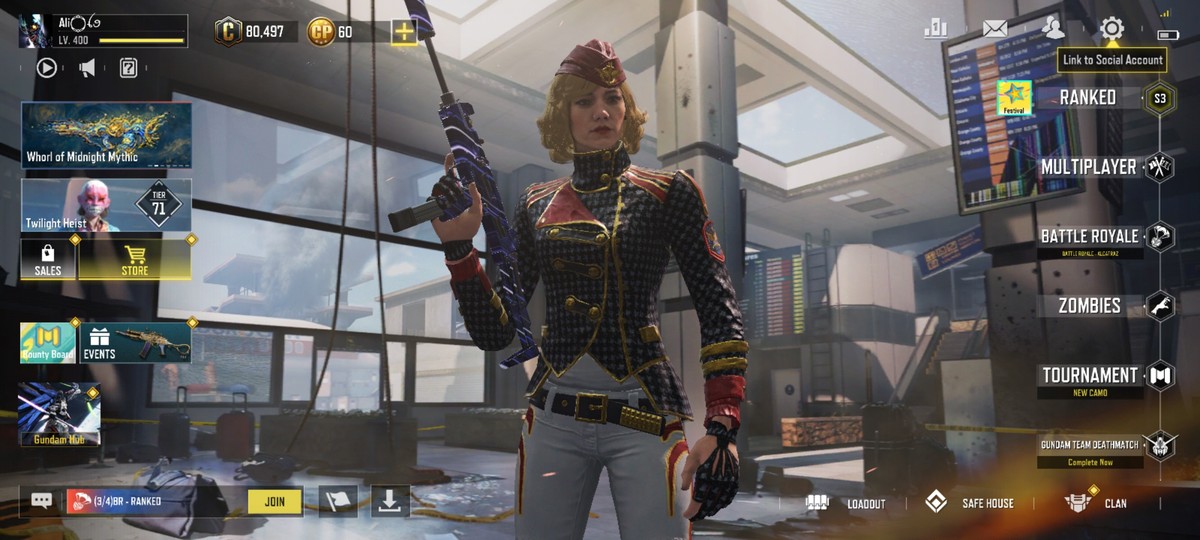
Task: Add more CP with the plus button
Action: point(404,32)
